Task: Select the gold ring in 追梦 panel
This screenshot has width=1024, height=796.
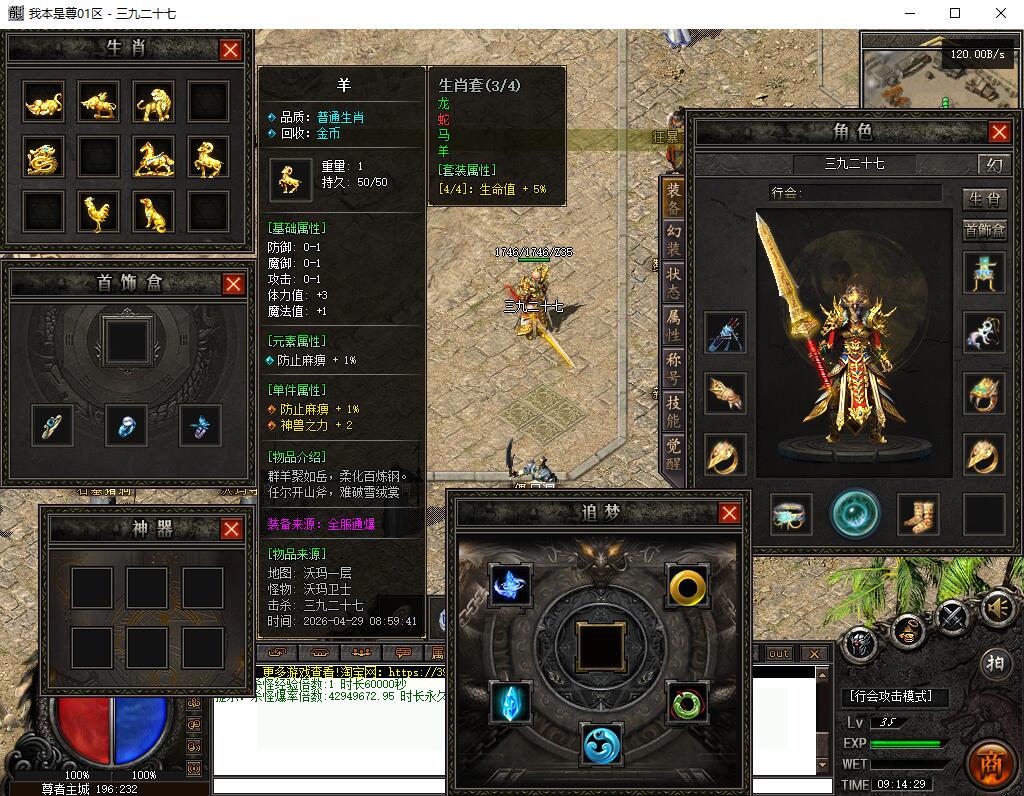Action: click(687, 584)
